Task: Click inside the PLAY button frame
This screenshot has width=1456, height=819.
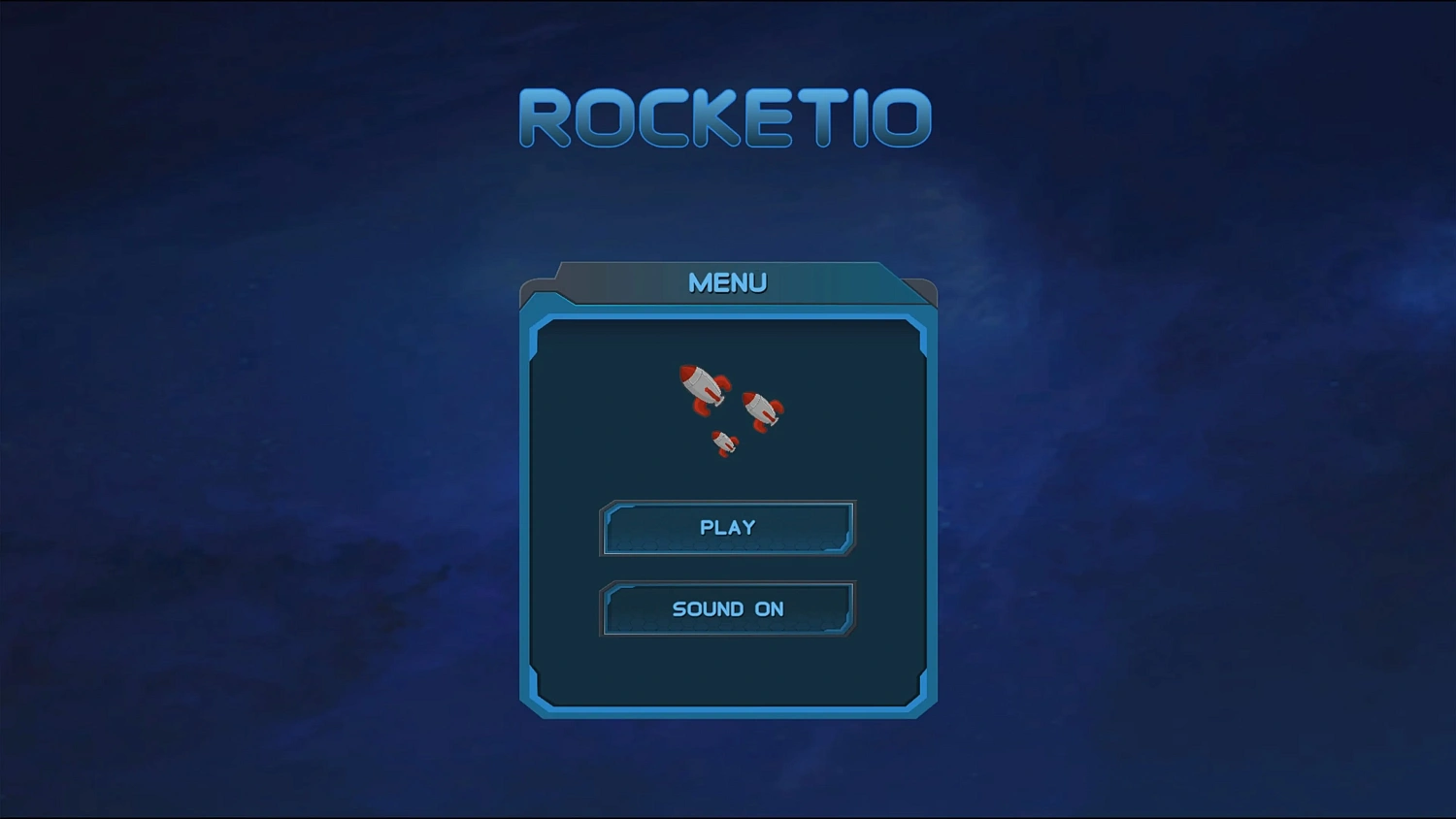Action: 728,528
